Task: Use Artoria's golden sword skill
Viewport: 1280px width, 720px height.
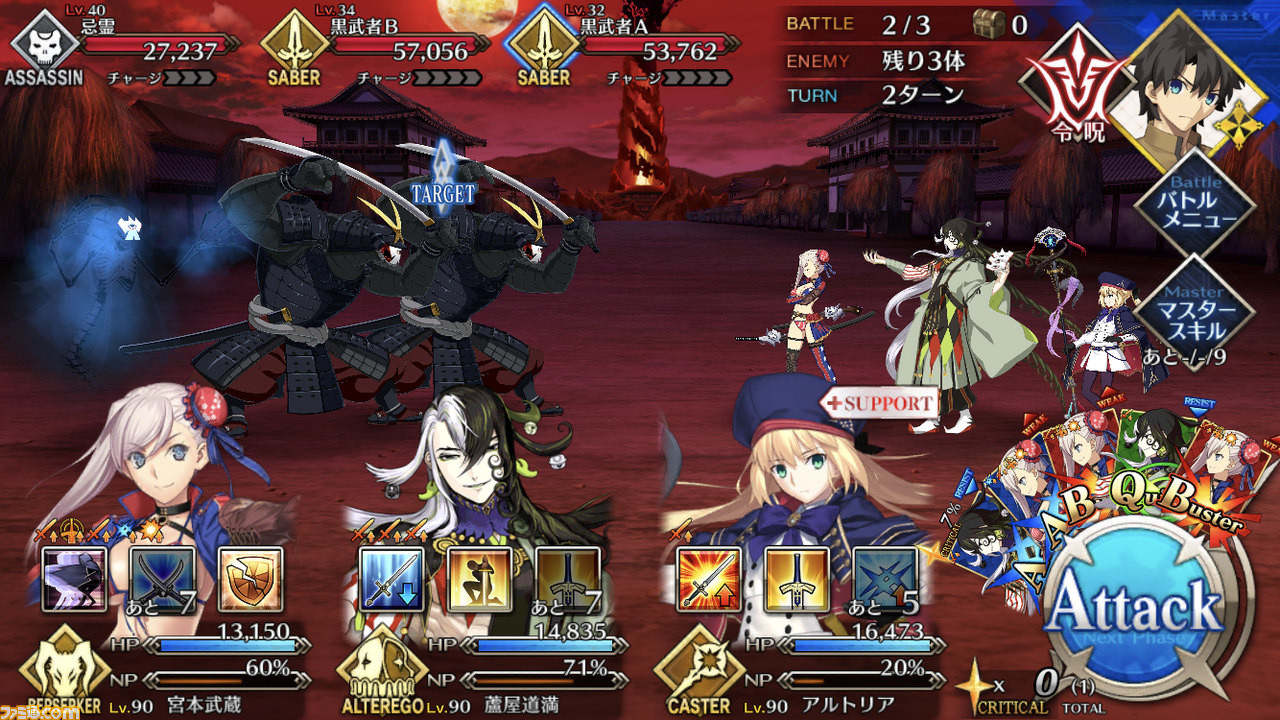Action: (797, 579)
